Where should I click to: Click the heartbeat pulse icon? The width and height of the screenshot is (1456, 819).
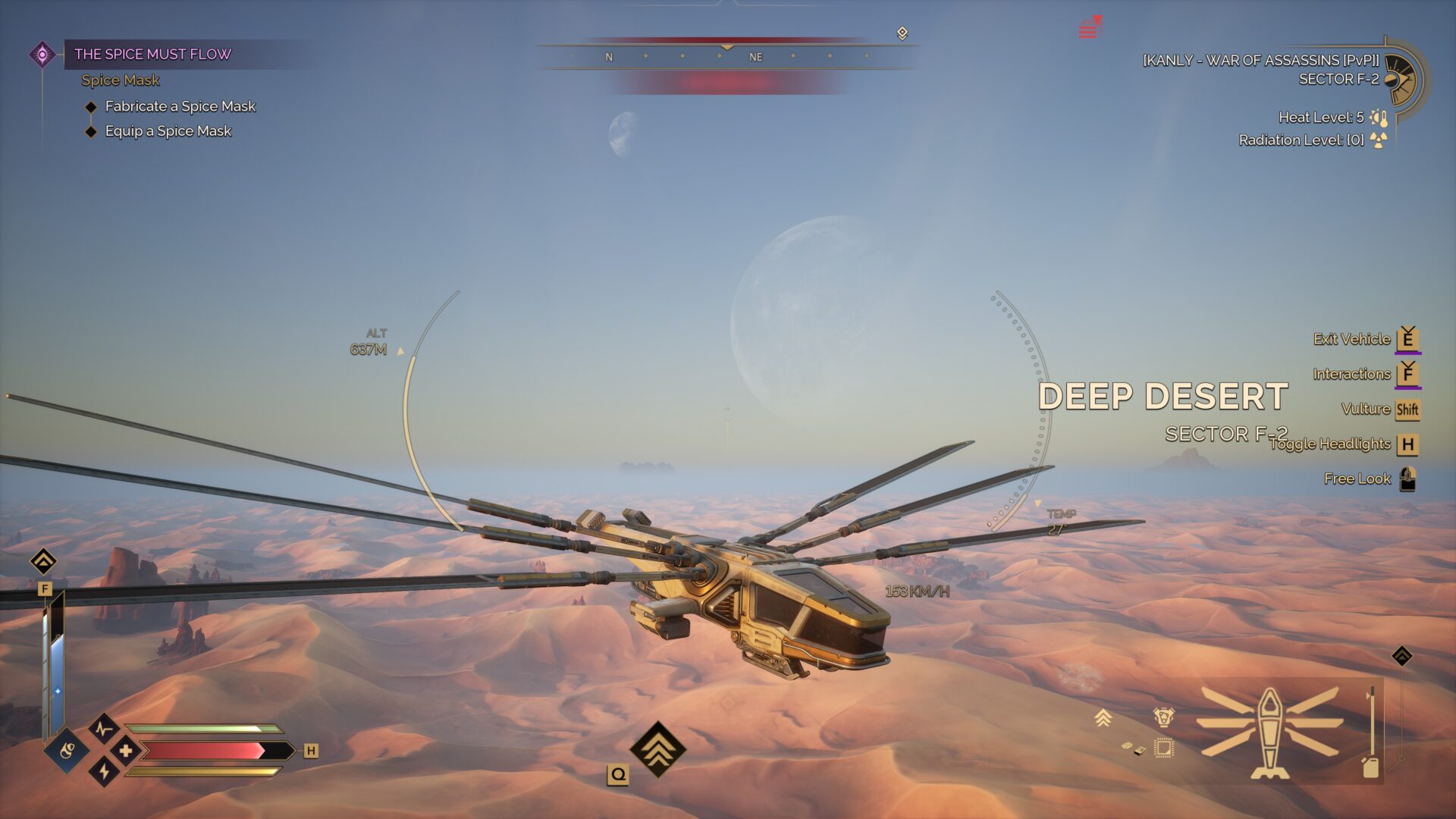coord(104,730)
